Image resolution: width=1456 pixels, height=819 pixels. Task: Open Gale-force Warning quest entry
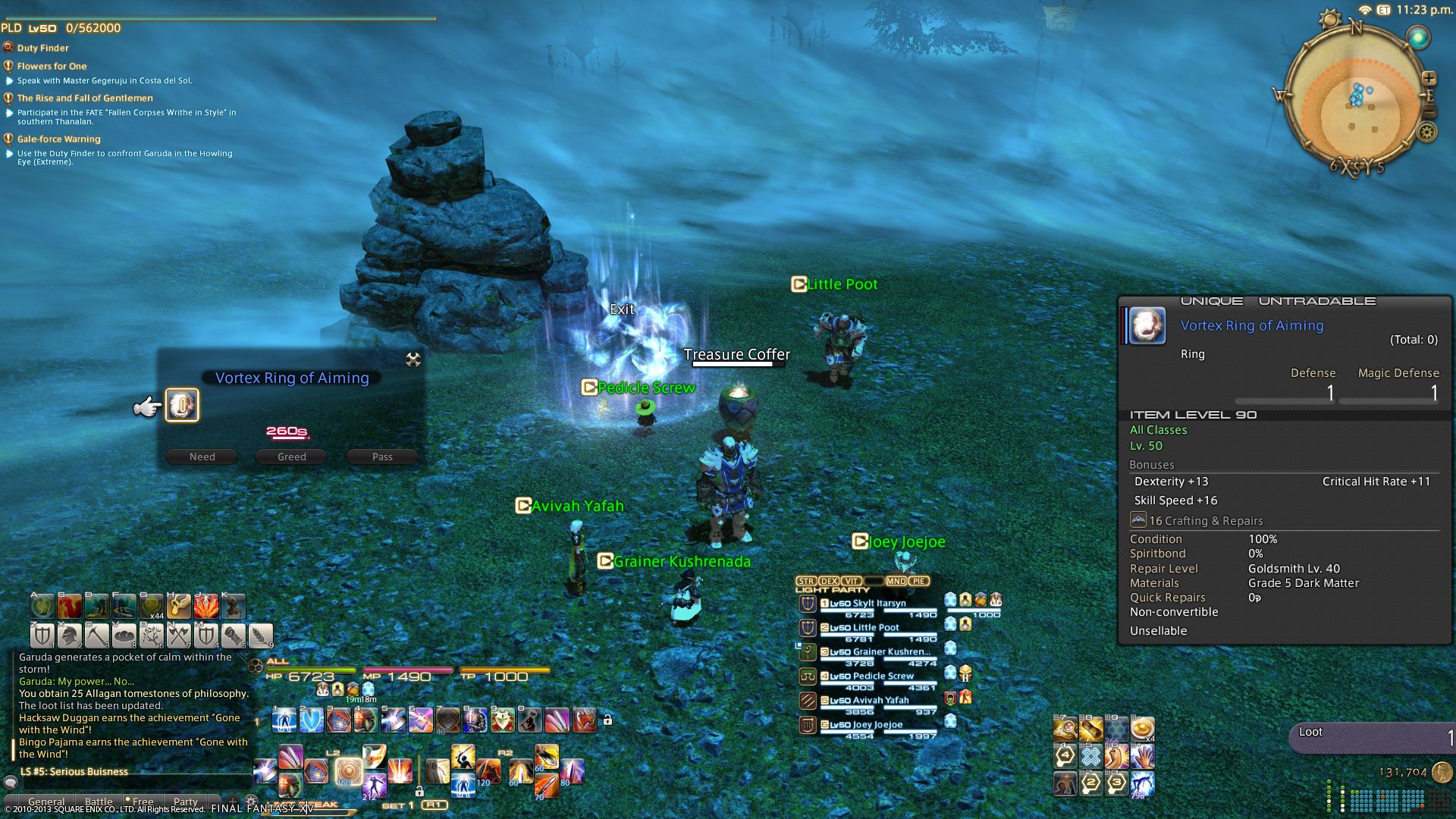coord(58,139)
